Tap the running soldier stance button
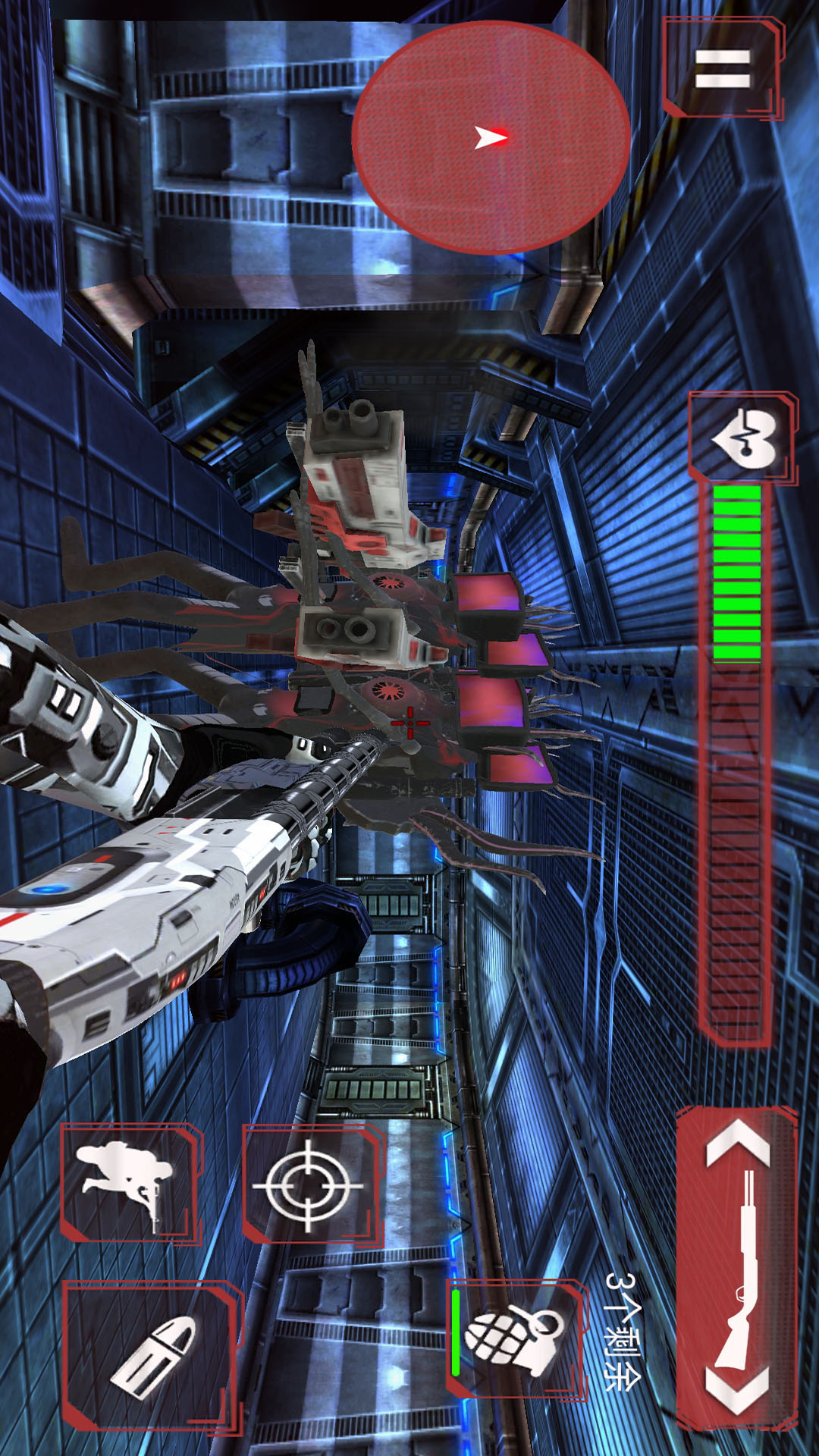The image size is (819, 1456). click(x=129, y=1181)
